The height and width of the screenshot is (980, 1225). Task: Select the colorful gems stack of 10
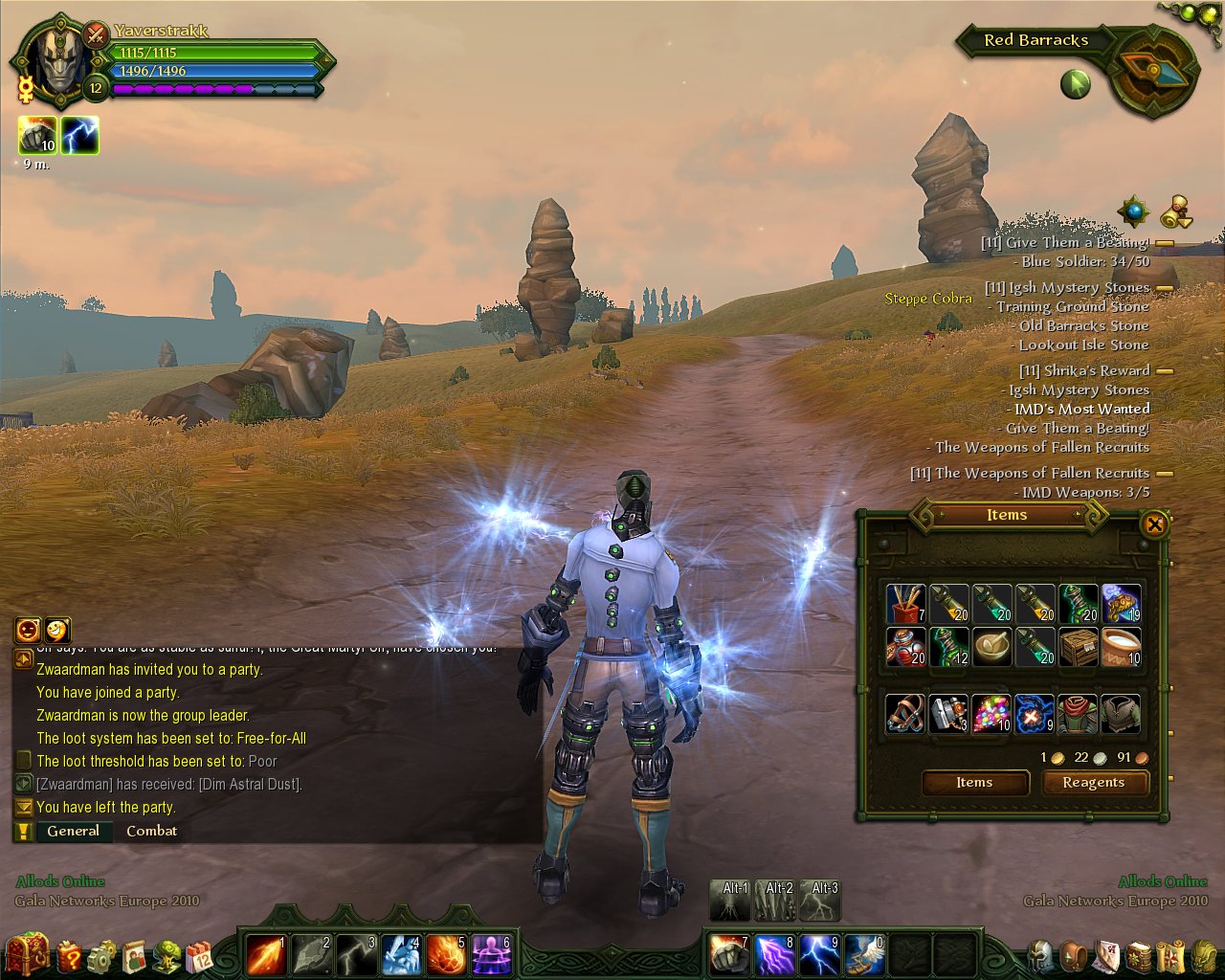click(991, 714)
